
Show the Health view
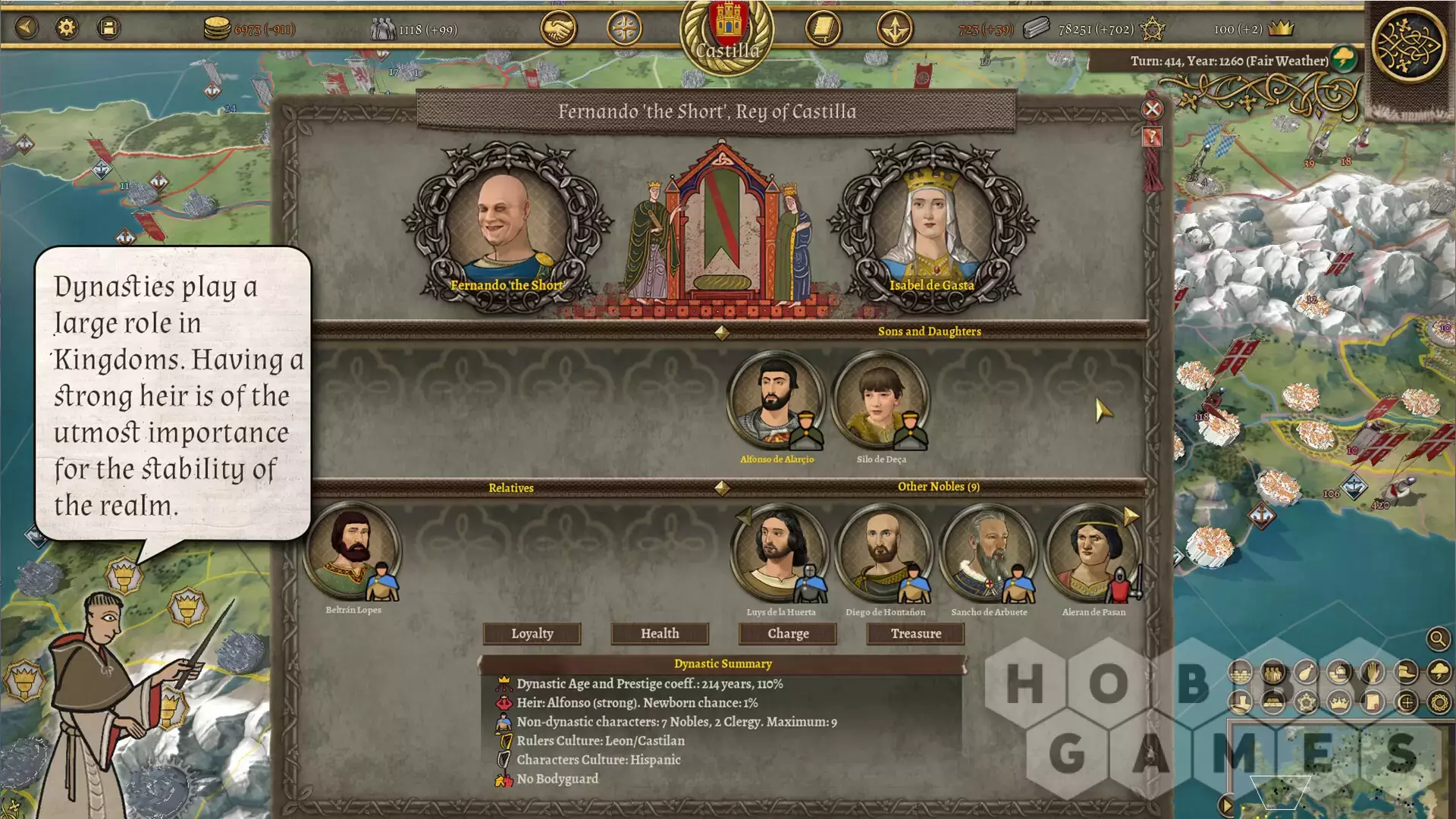point(660,633)
